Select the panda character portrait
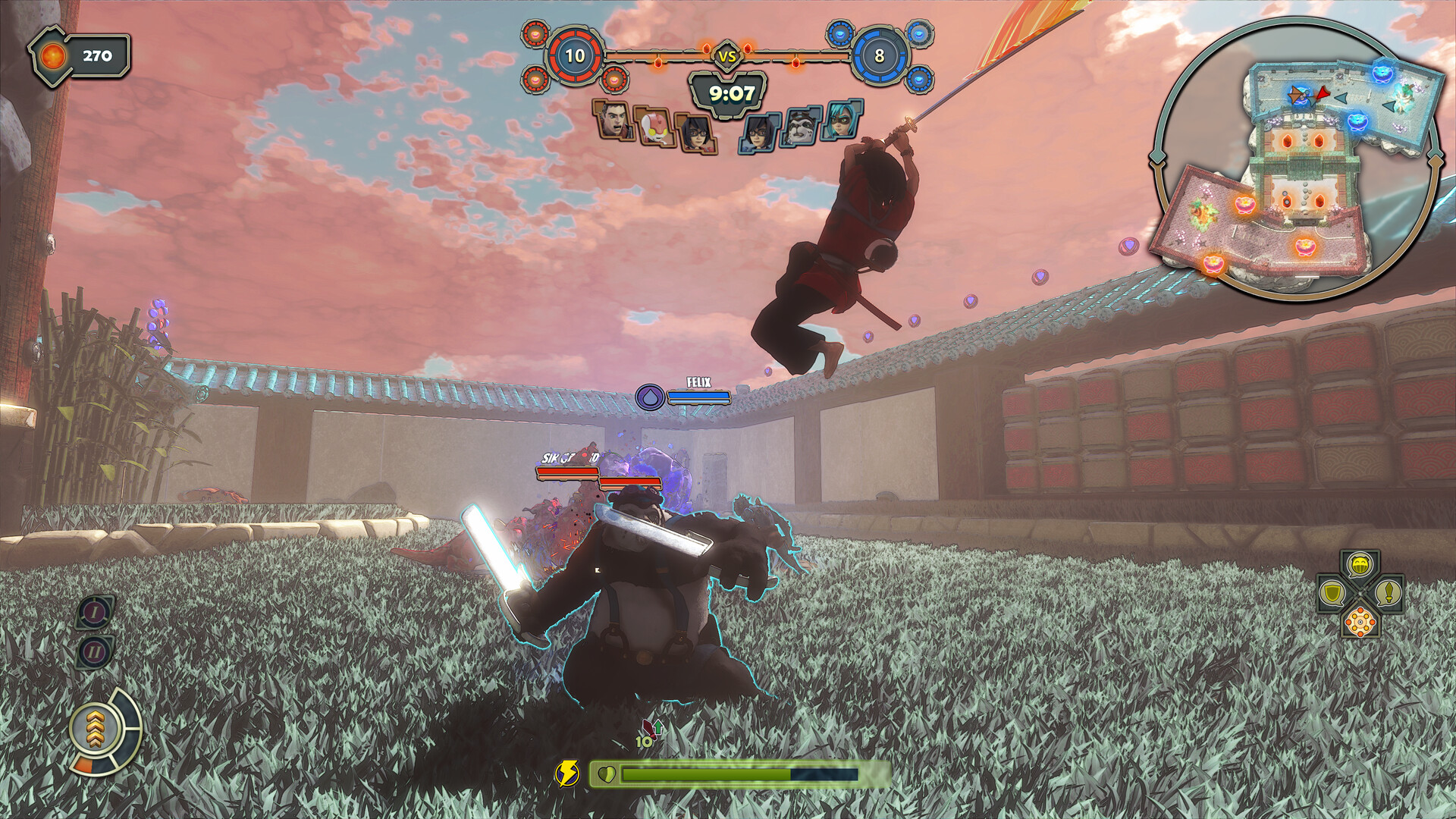Viewport: 1456px width, 819px height. point(801,126)
